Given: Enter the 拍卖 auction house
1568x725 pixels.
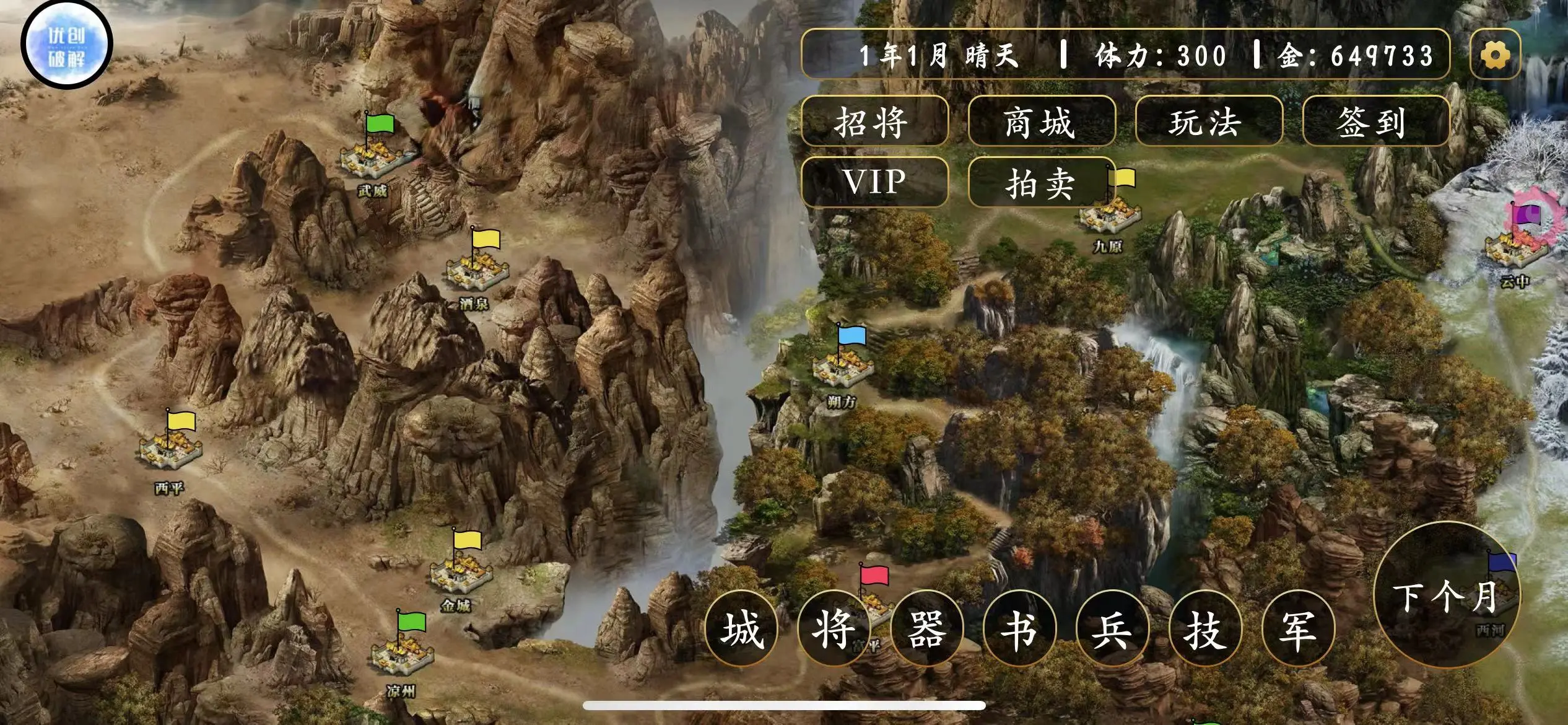Looking at the screenshot, I should pyautogui.click(x=1041, y=182).
